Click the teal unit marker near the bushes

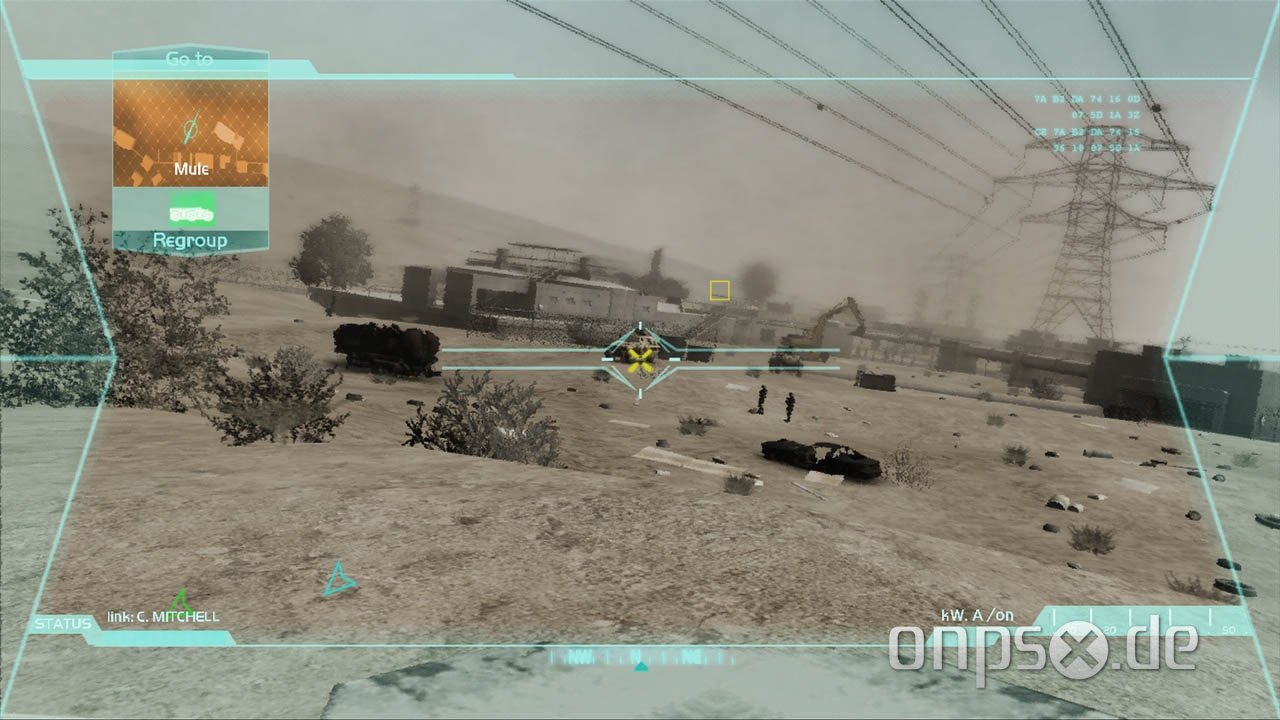click(339, 579)
